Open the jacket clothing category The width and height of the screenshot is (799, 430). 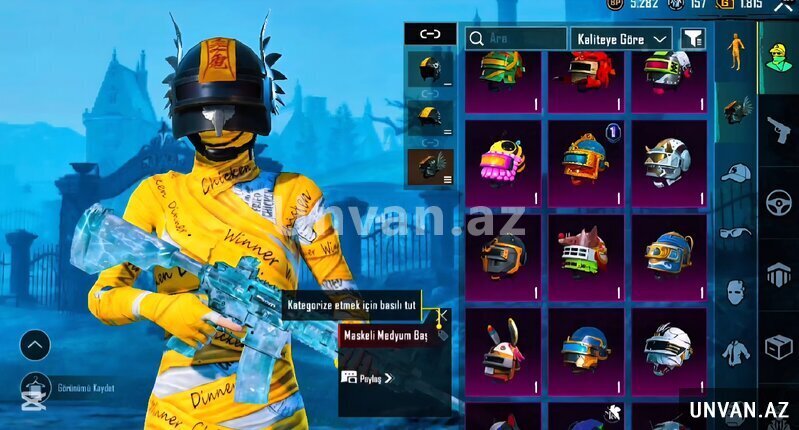(x=735, y=352)
